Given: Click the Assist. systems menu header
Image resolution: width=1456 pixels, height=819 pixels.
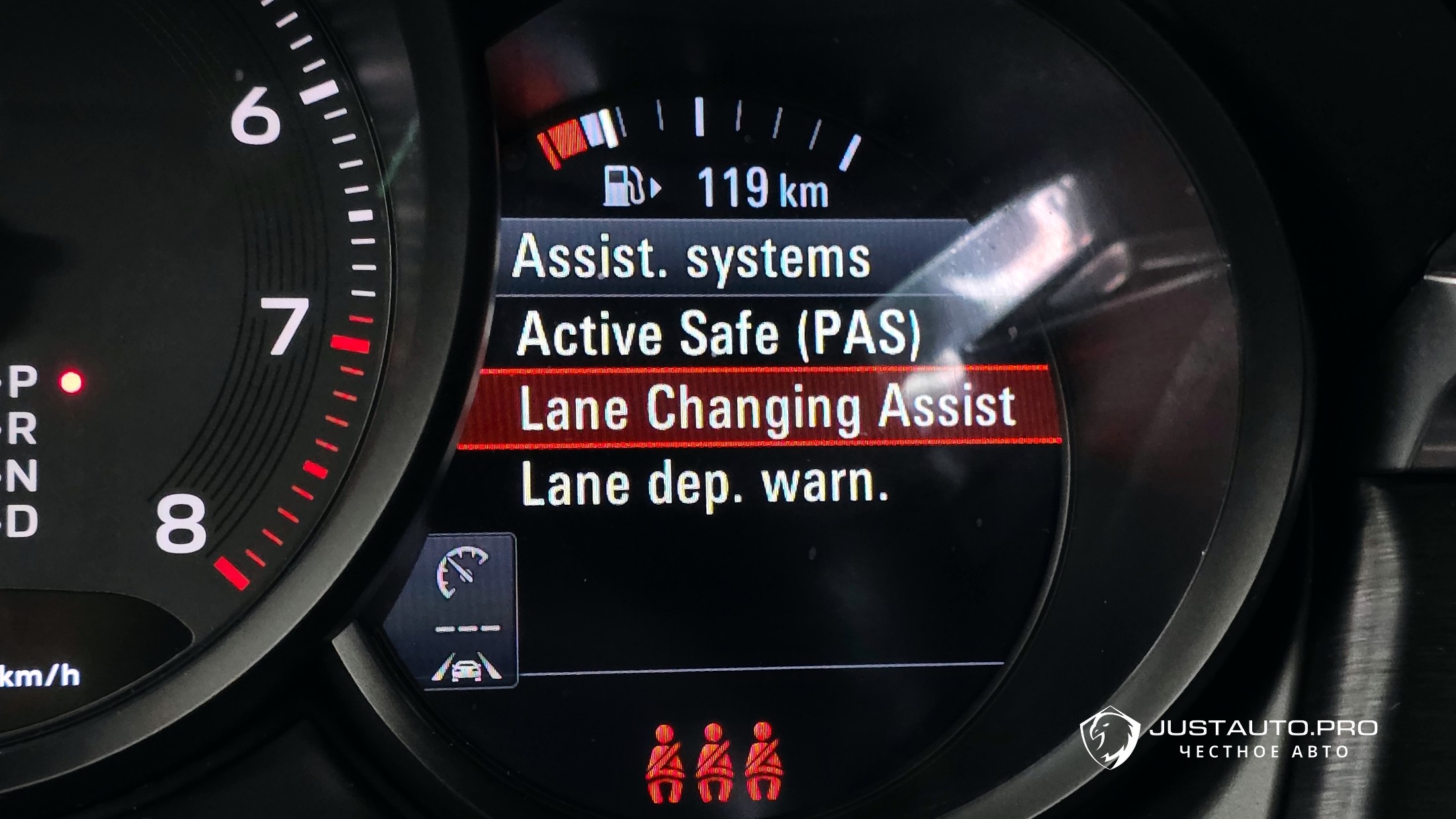Looking at the screenshot, I should pos(691,257).
